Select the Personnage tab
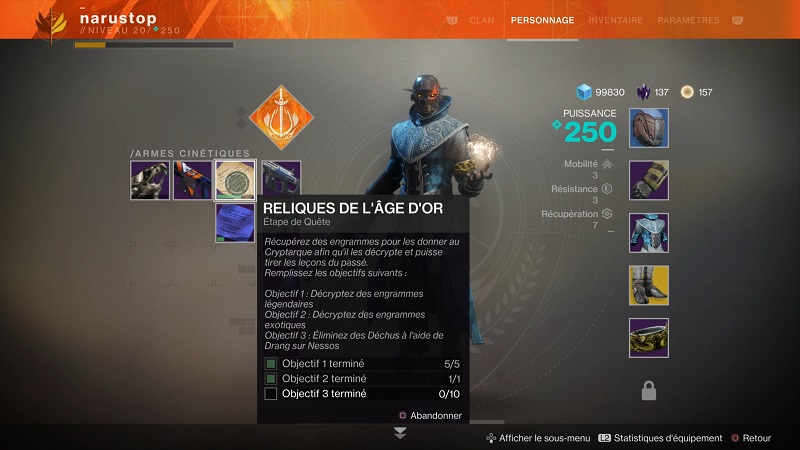Viewport: 800px width, 450px height. click(542, 20)
